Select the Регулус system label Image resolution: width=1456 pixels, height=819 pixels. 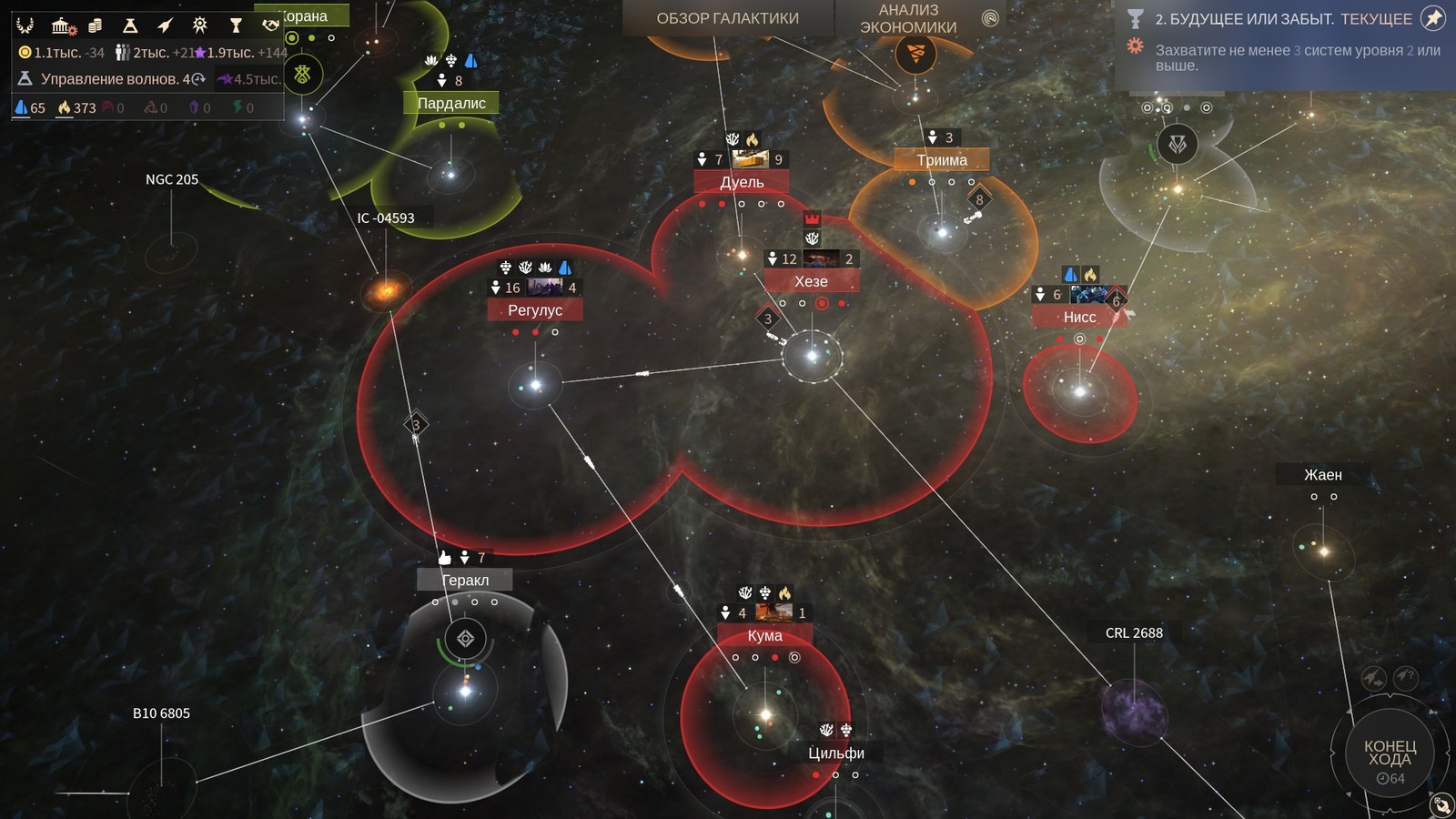click(x=535, y=310)
